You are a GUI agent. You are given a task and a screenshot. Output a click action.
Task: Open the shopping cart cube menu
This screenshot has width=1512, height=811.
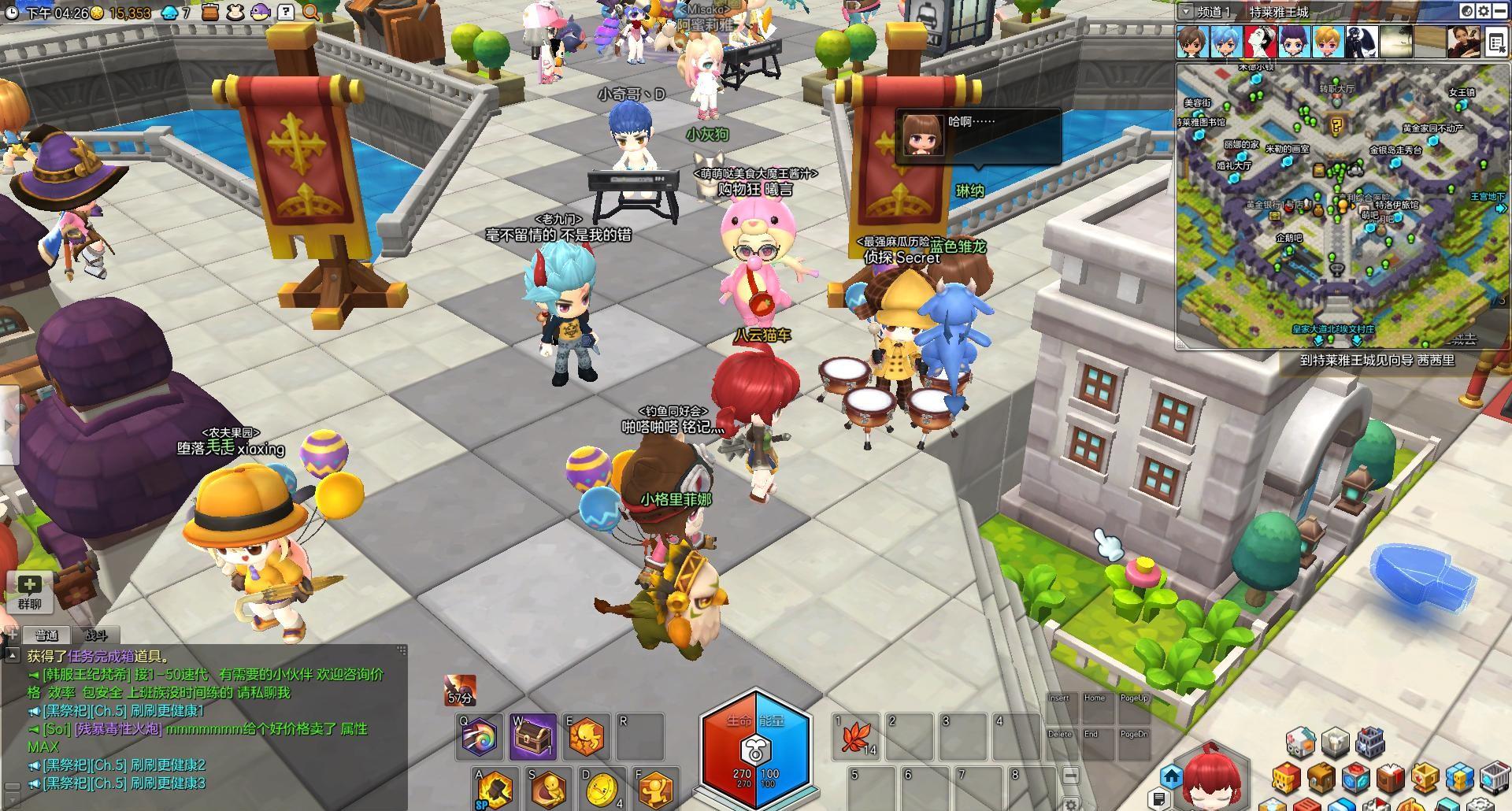coord(1494,778)
